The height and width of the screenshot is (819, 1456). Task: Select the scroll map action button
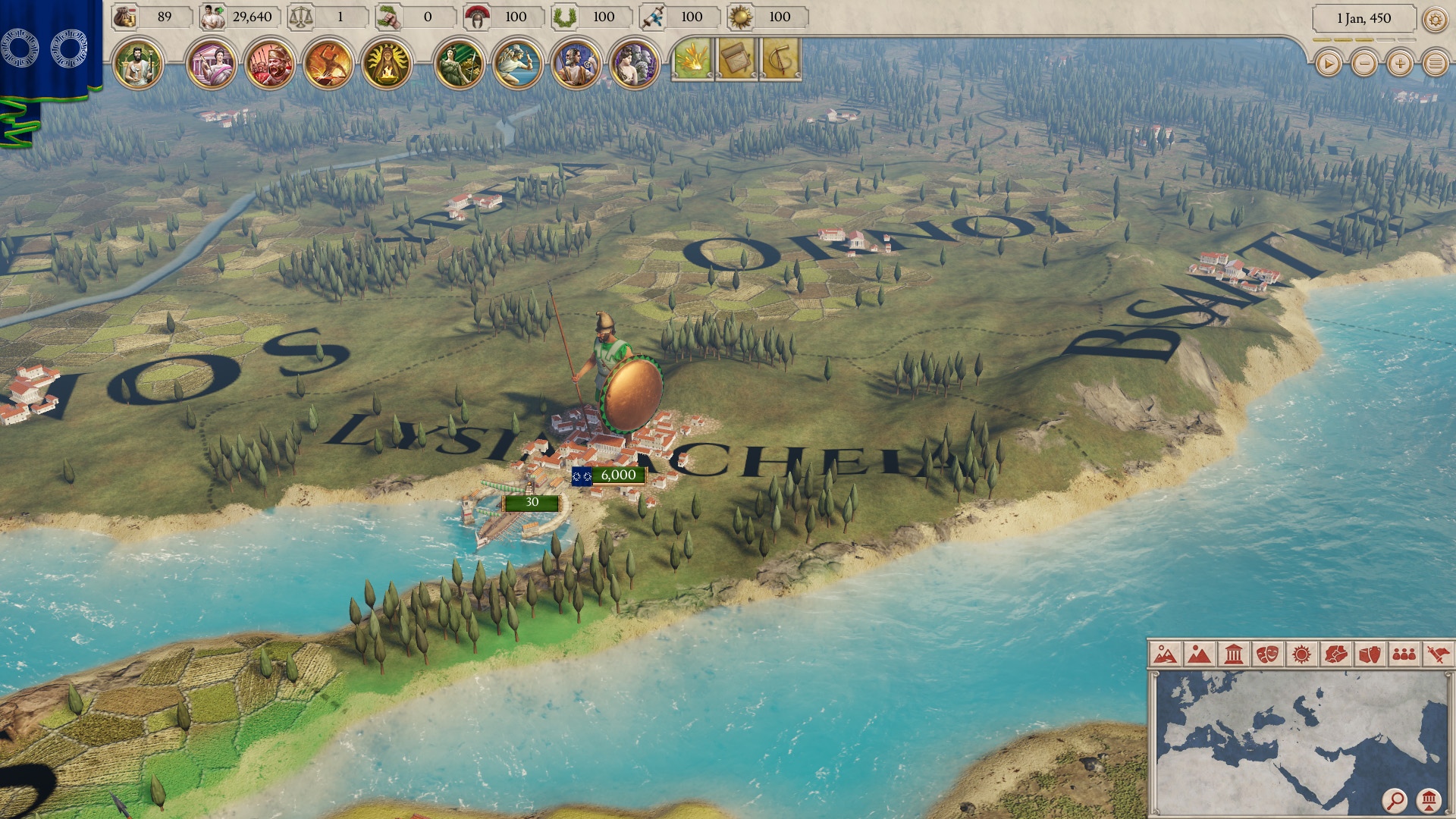point(736,59)
